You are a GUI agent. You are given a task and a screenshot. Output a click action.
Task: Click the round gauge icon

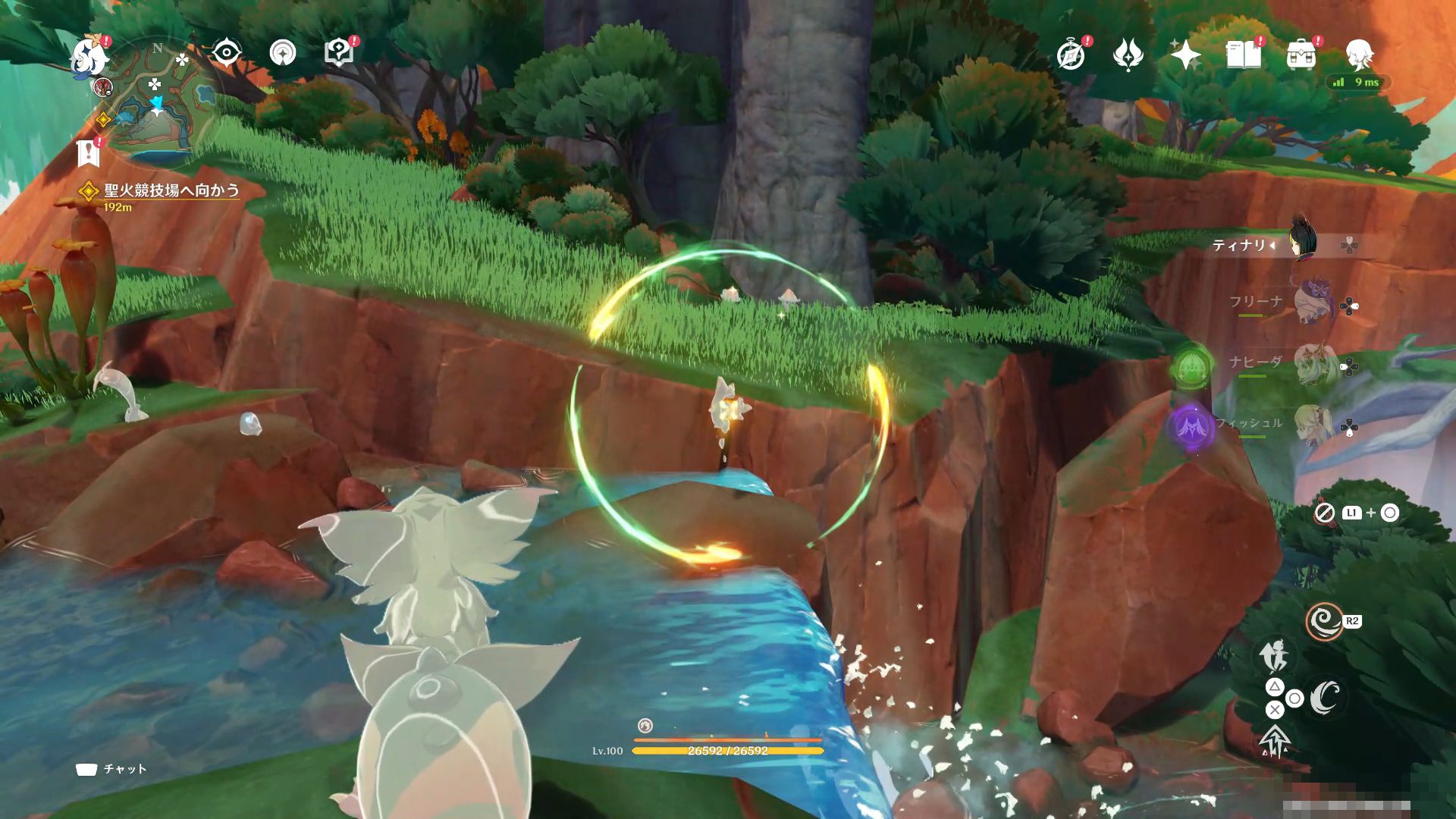[283, 53]
